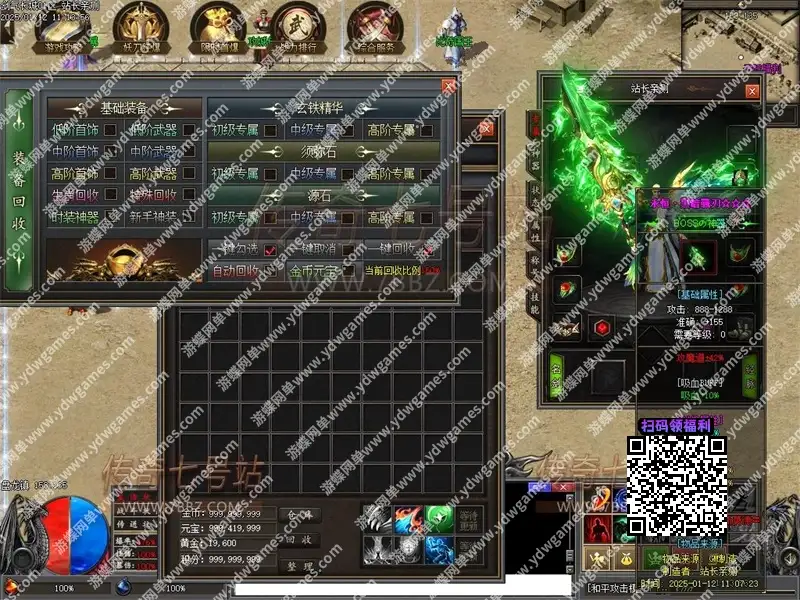Click the 整理 sort button in bag

coord(299,564)
